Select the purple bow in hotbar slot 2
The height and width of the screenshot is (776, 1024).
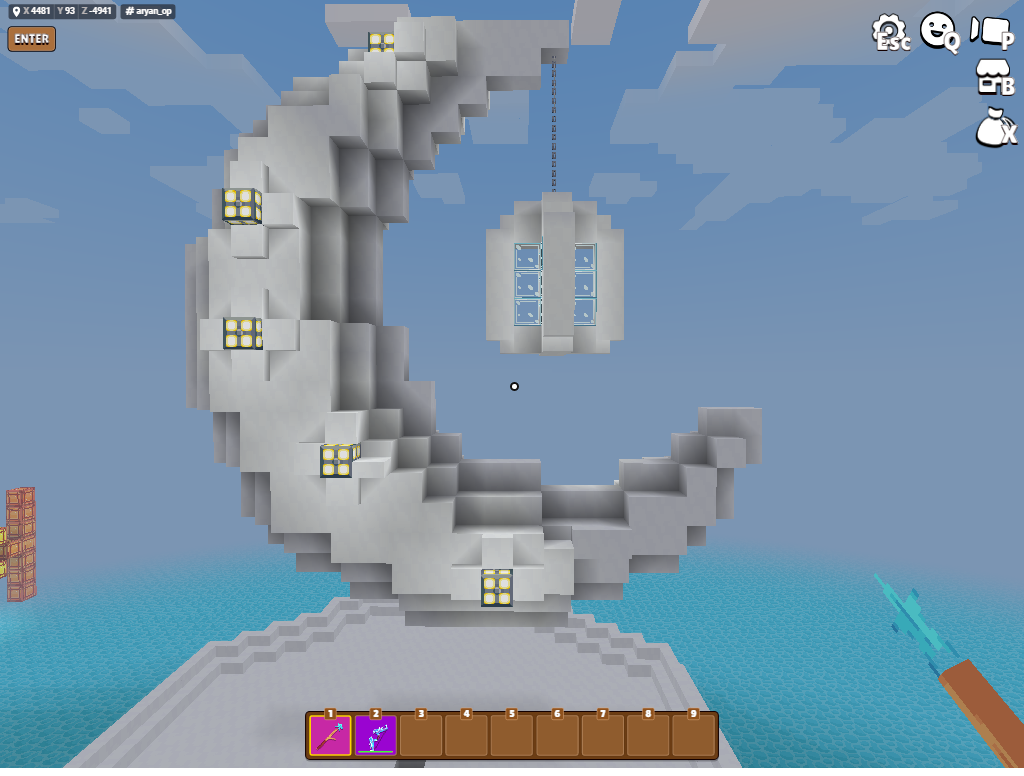click(x=375, y=736)
